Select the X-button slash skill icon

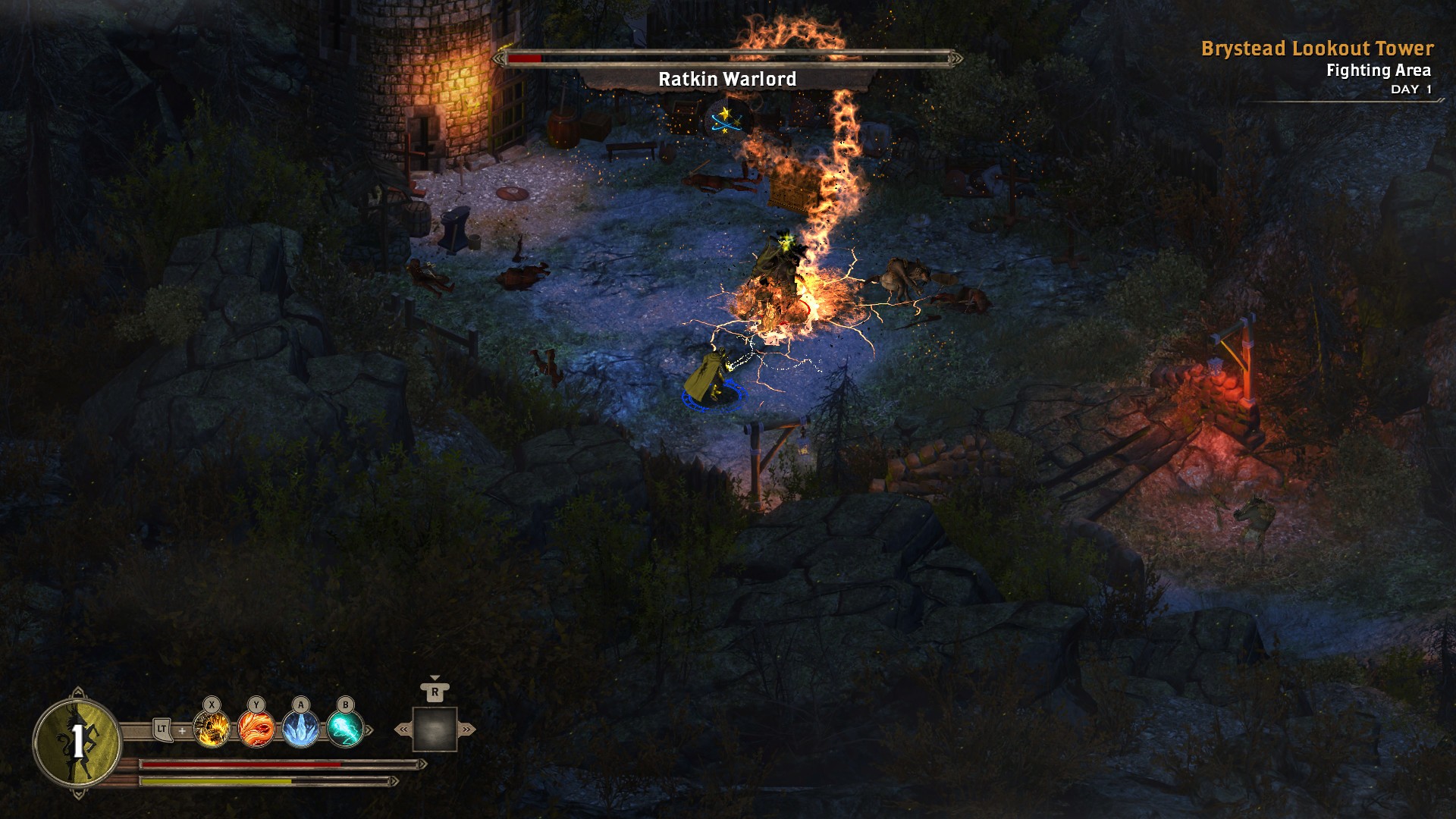point(212,730)
